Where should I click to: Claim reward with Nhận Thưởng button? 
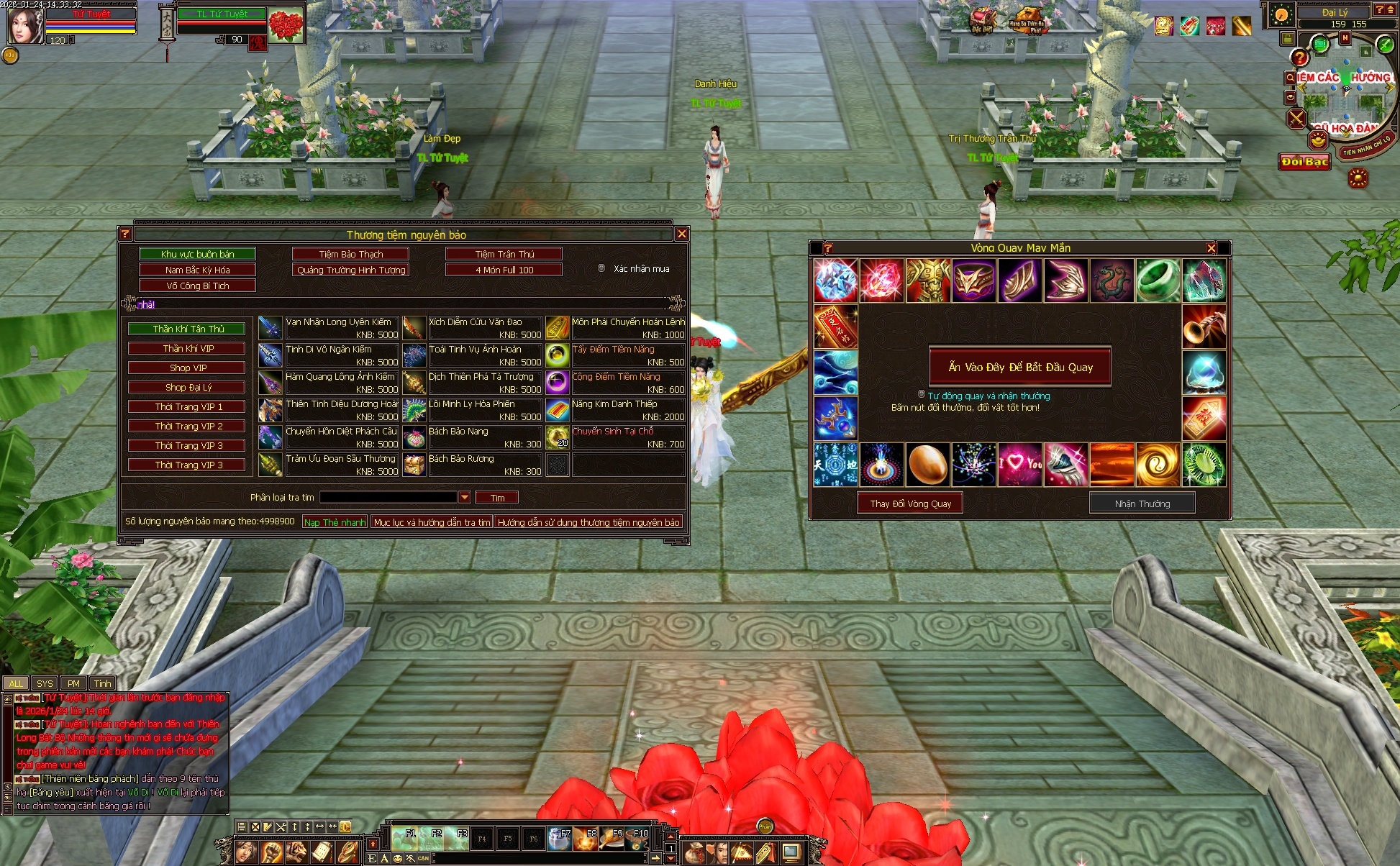coord(1142,503)
